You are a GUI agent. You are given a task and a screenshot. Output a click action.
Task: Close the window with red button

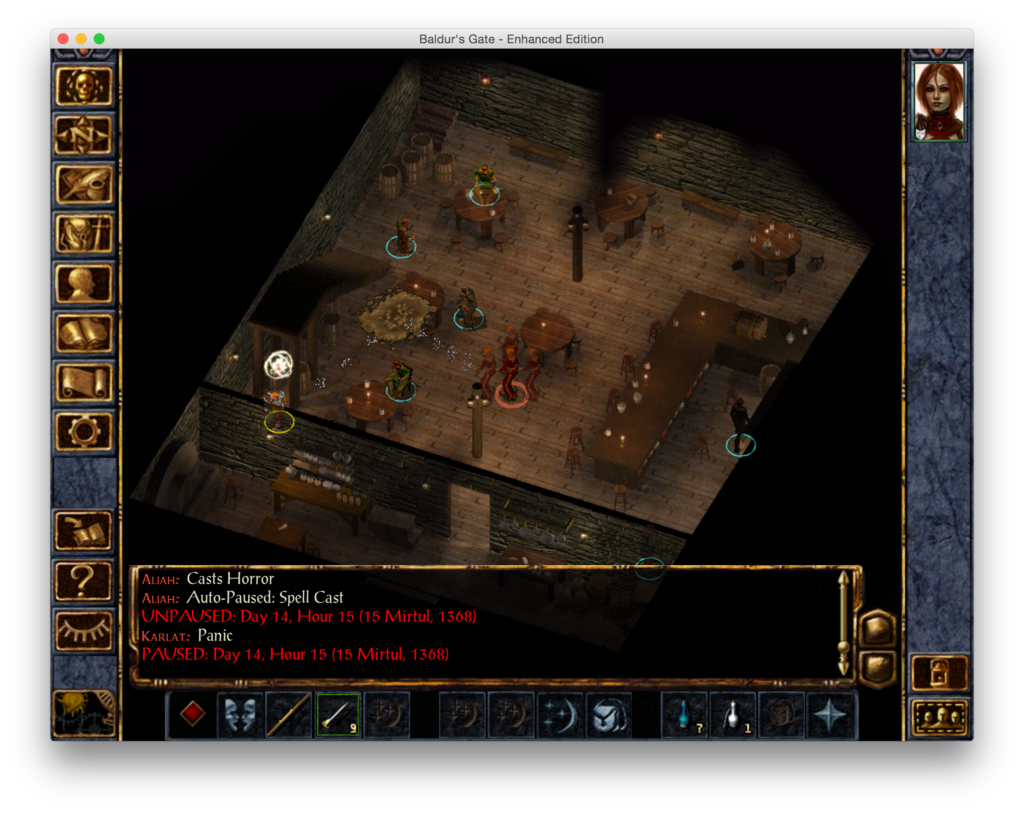pyautogui.click(x=63, y=39)
